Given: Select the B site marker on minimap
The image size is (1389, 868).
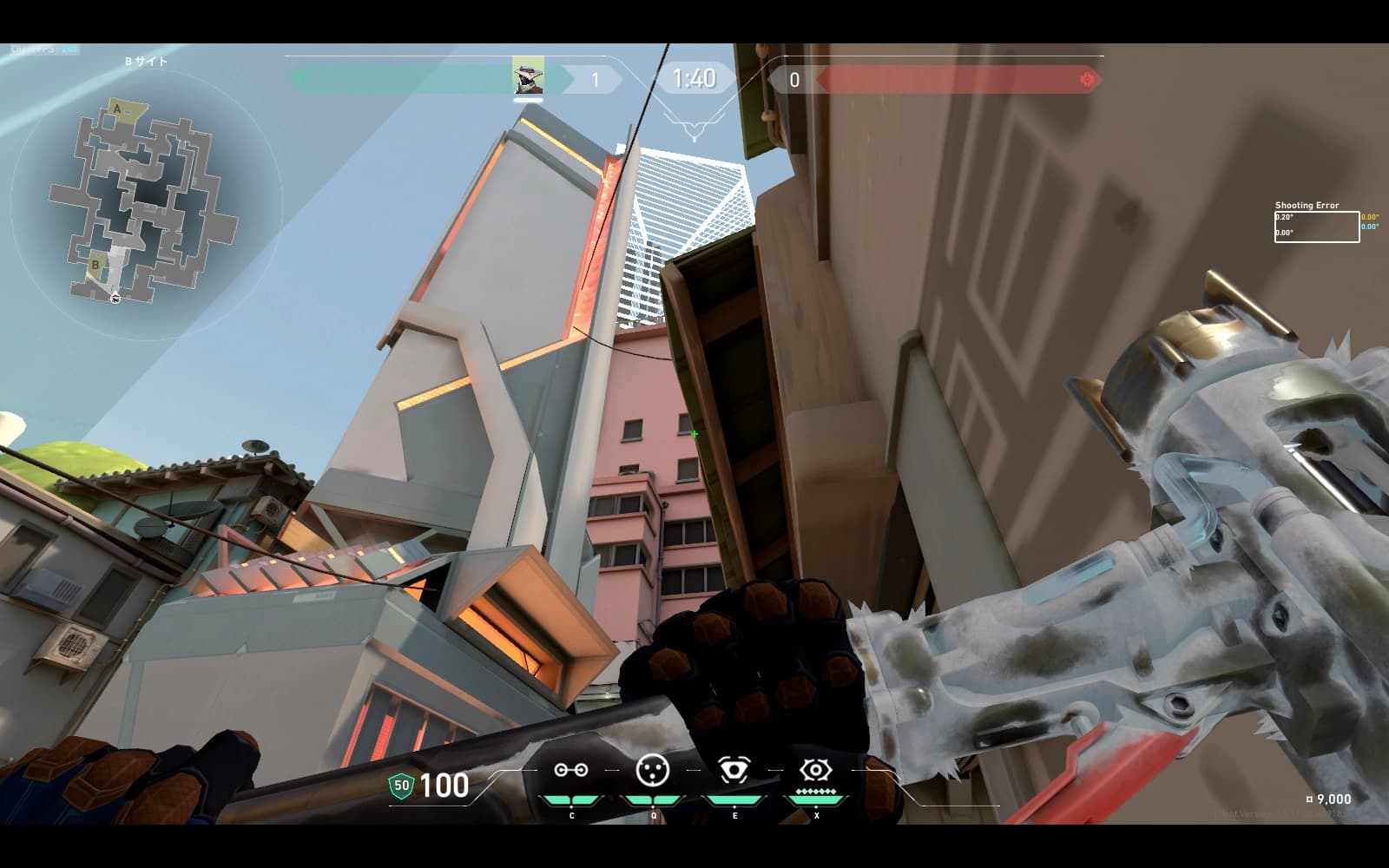Looking at the screenshot, I should point(95,264).
